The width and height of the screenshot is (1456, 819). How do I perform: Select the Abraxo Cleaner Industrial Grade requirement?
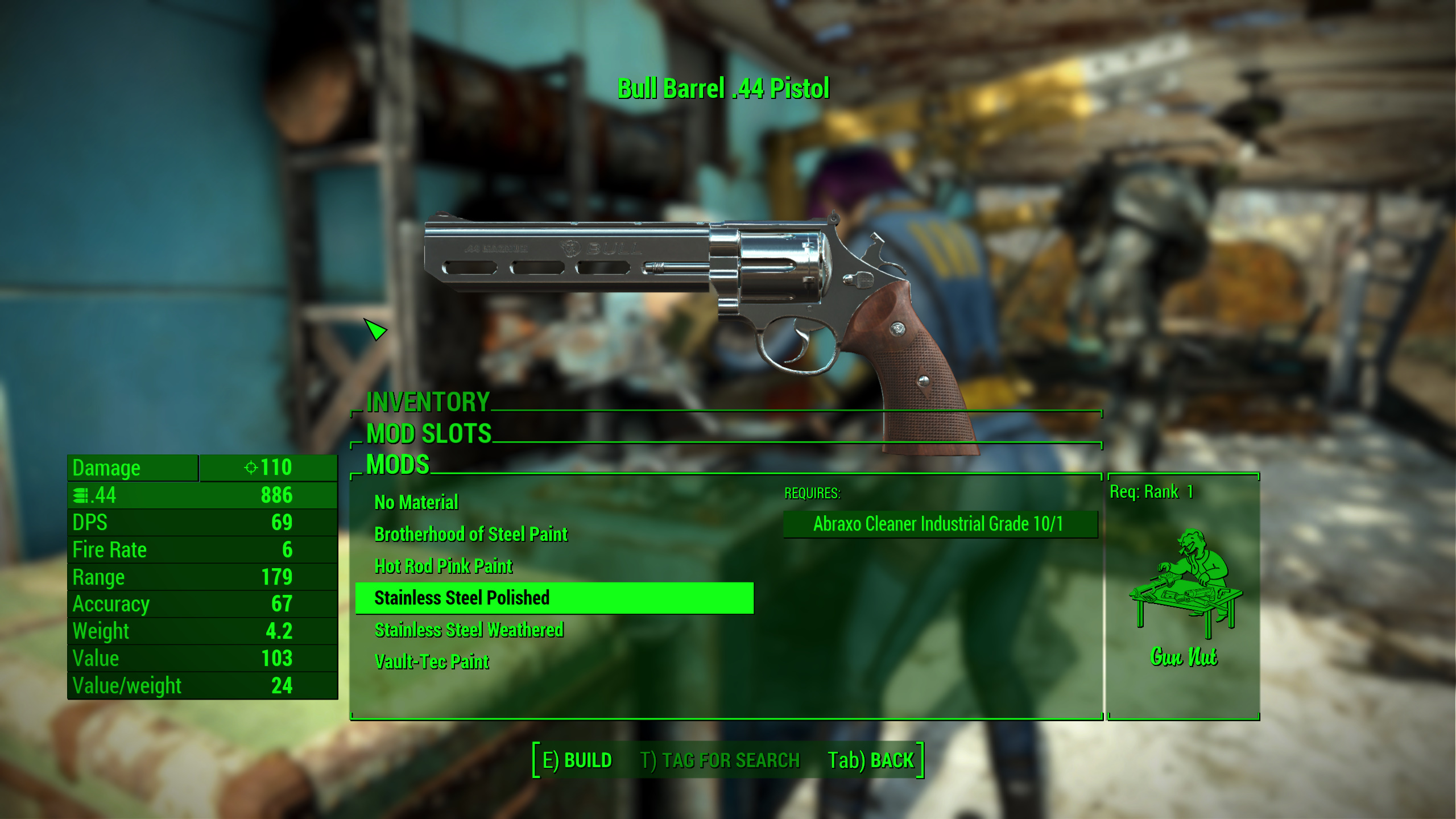(938, 524)
